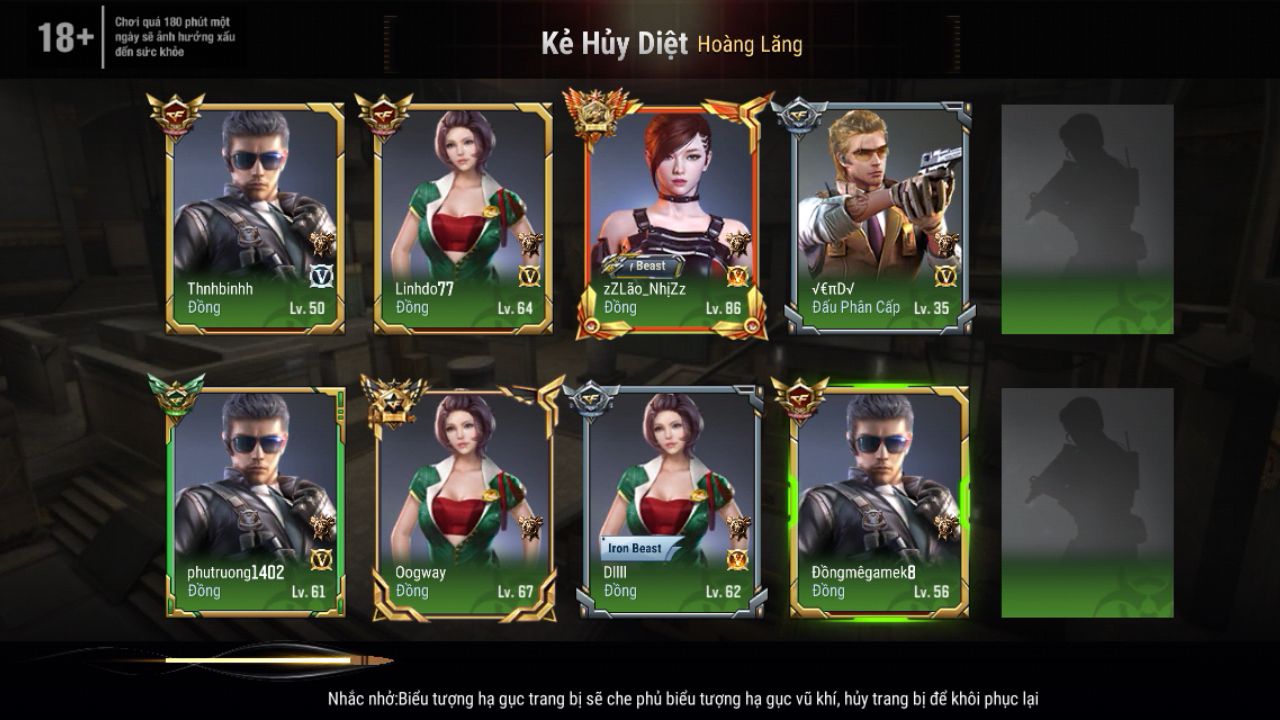View Oogway's player card
1280x720 pixels.
[463, 502]
